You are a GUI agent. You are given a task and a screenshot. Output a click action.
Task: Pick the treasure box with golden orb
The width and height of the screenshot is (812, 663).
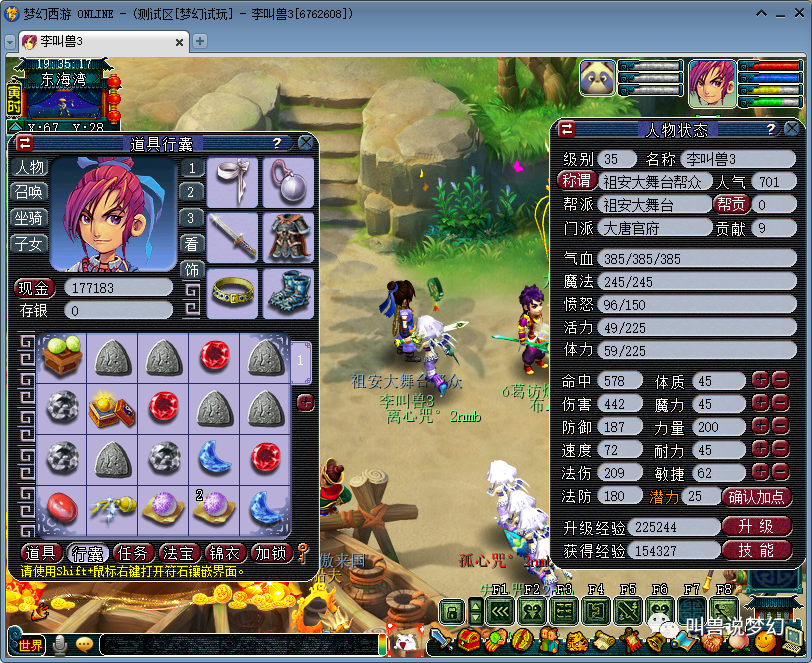tap(112, 407)
